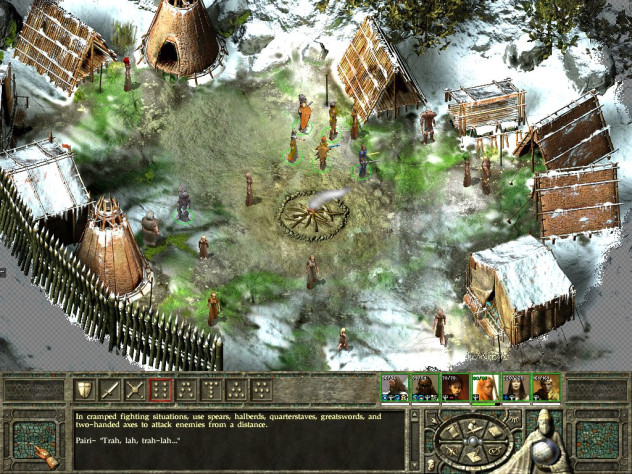Screen dimensions: 632x474
Task: Select the gold-background portrait at row's end
Action: tap(545, 388)
